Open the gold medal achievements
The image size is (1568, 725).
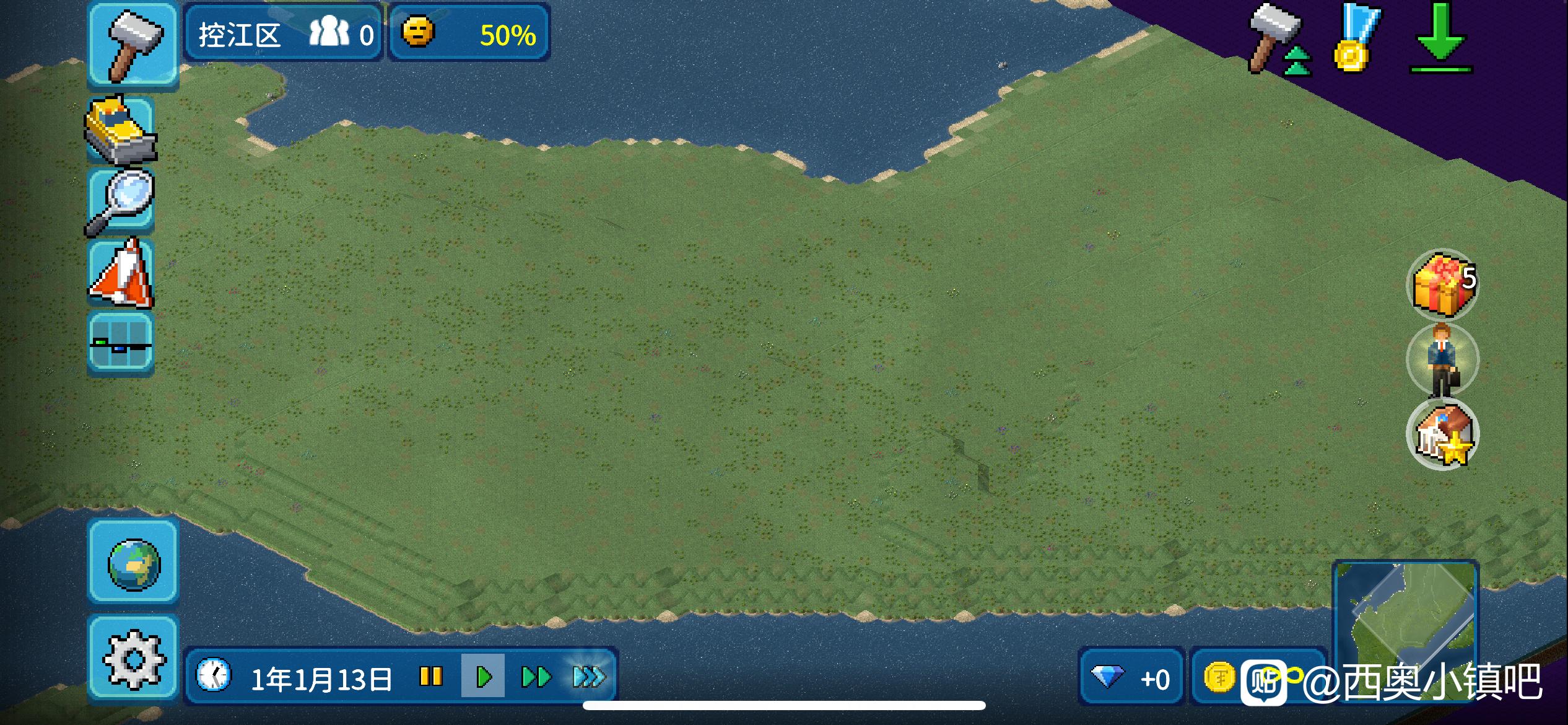[x=1356, y=38]
